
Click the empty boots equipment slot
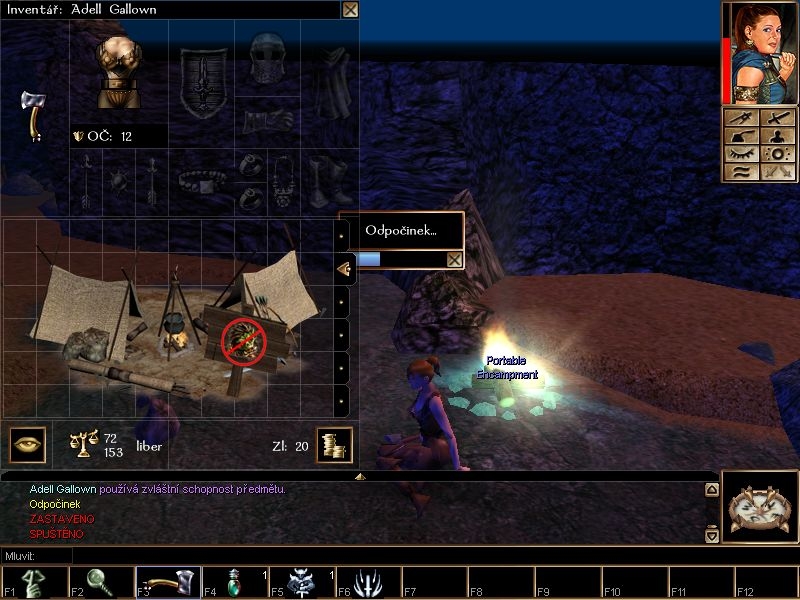point(327,181)
